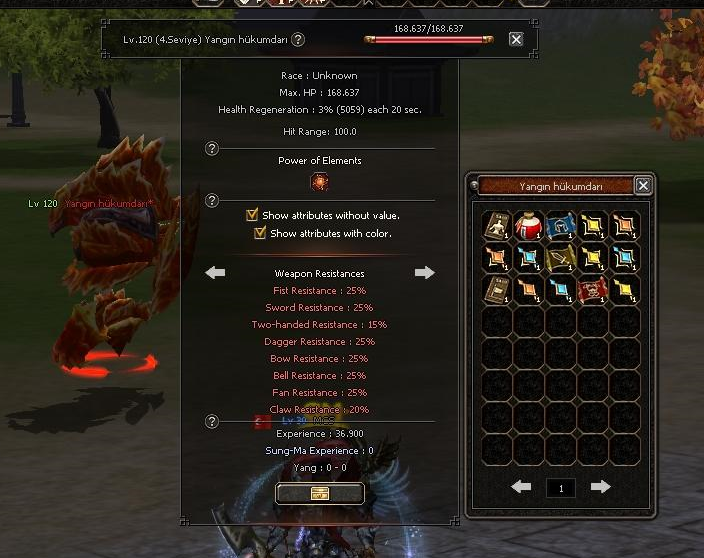
Task: Select the red skull scroll item
Action: pos(594,290)
